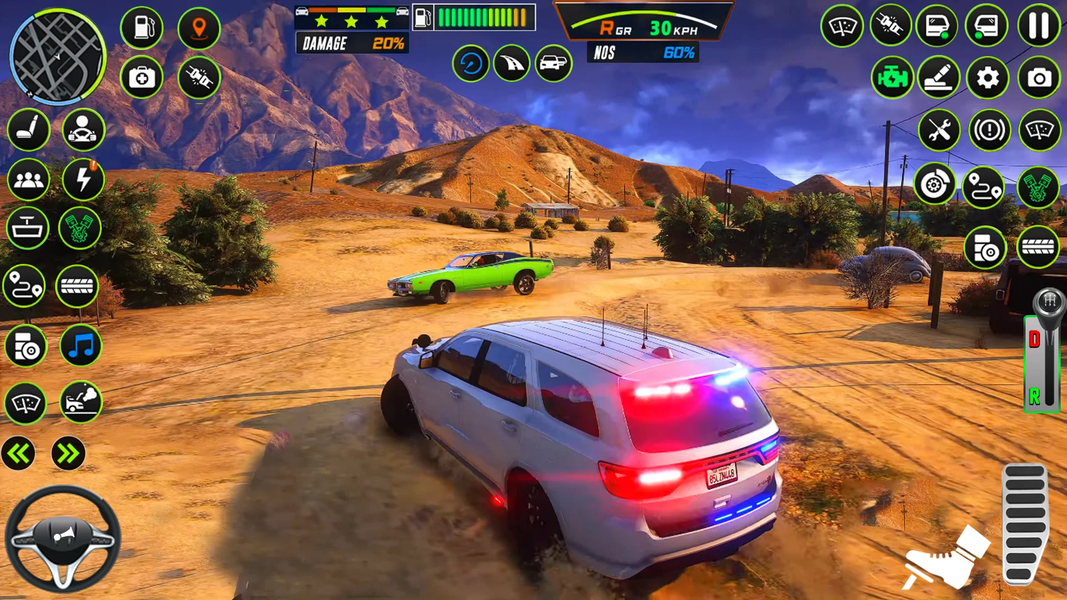This screenshot has height=600, width=1067.
Task: Step on the gas pedal
Action: point(1024,523)
